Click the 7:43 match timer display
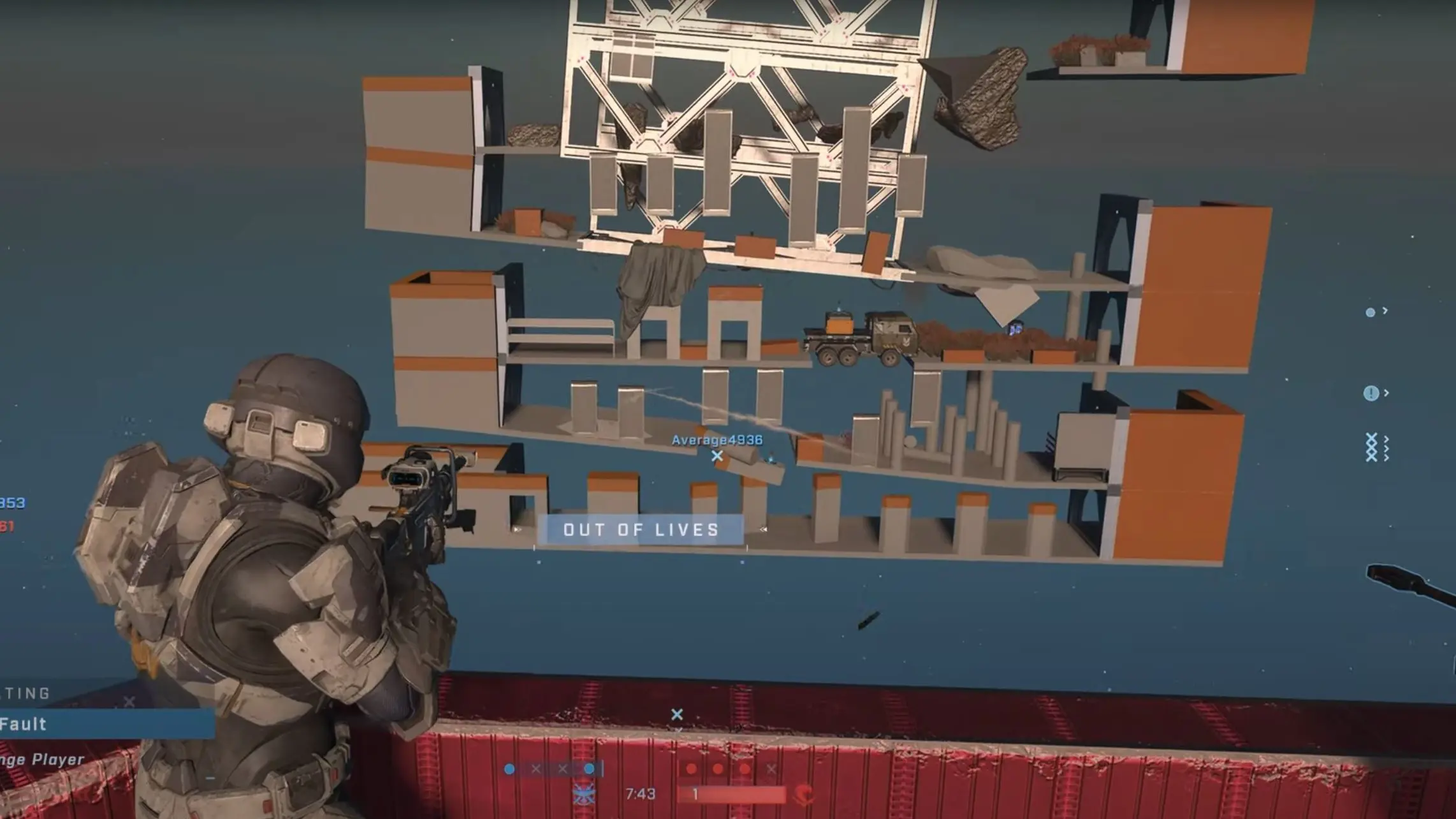 coord(641,793)
